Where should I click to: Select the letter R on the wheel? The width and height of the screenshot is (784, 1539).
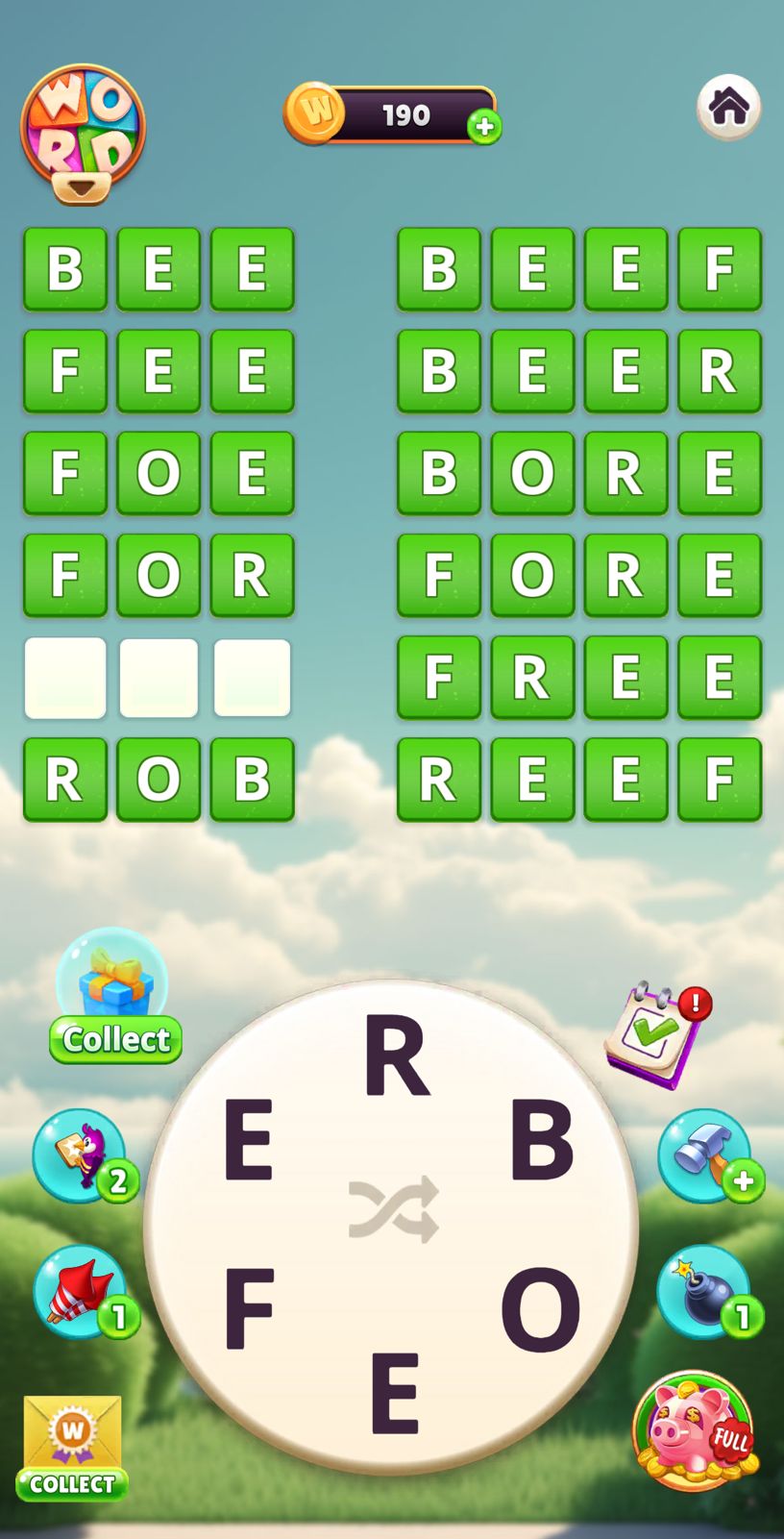point(396,1057)
